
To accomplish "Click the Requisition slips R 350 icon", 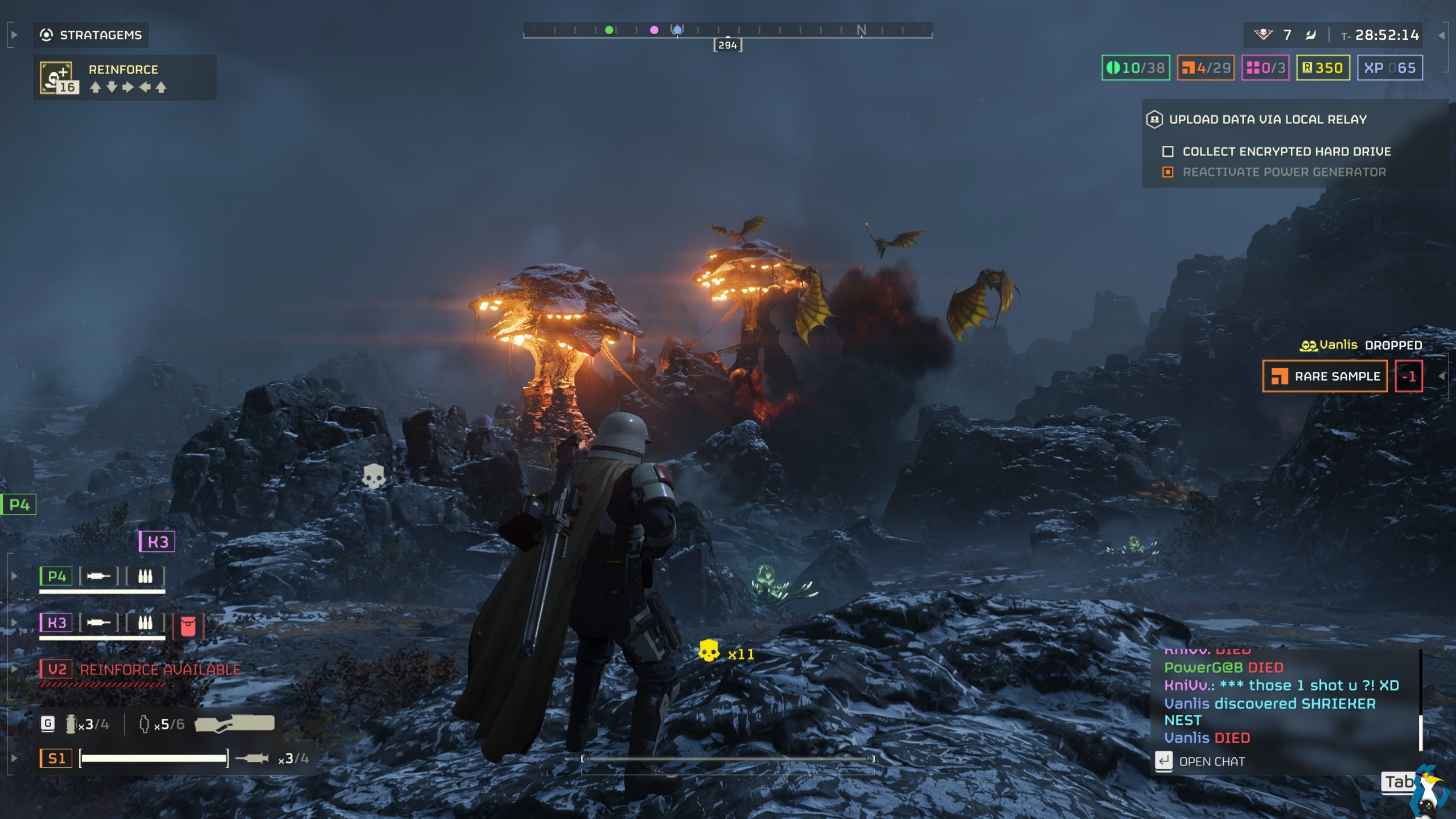I will pos(1306,68).
